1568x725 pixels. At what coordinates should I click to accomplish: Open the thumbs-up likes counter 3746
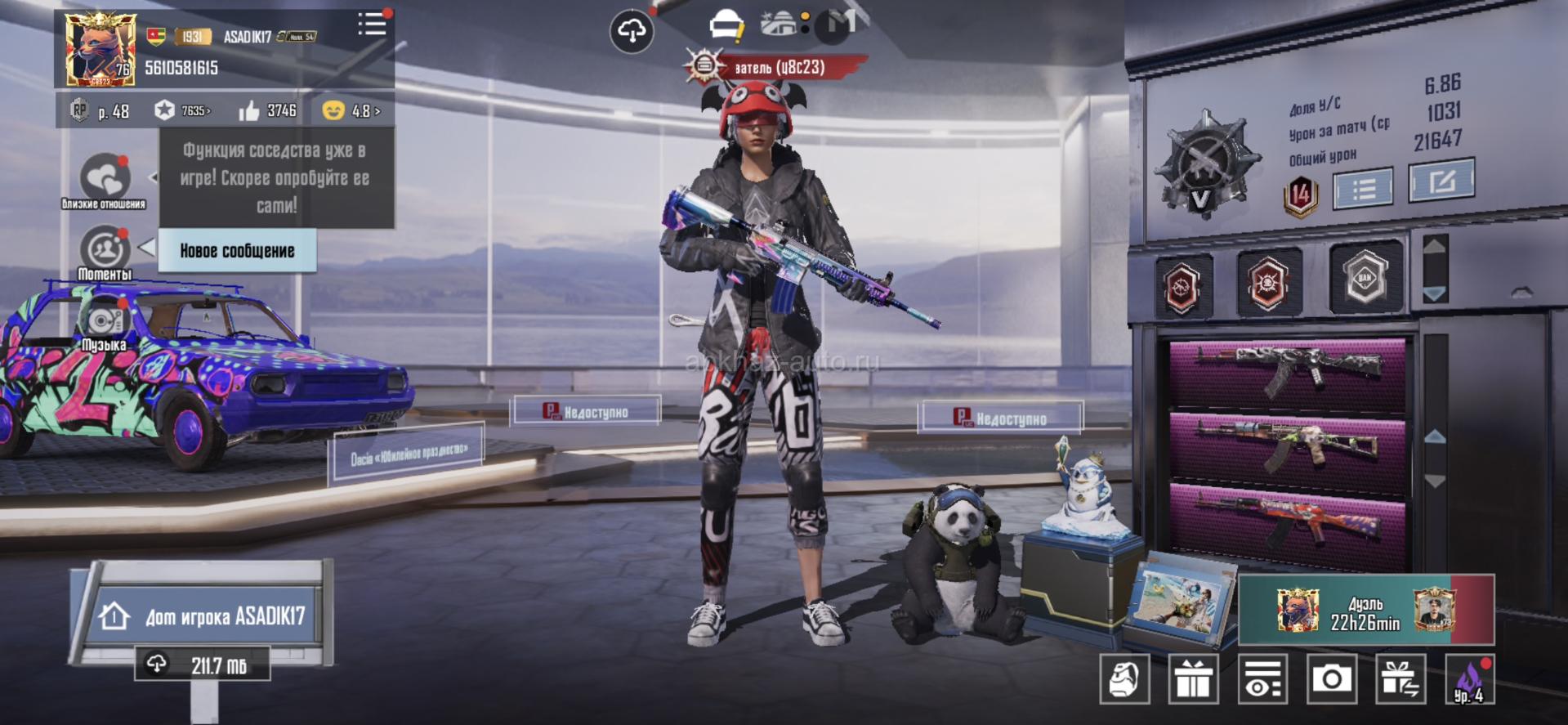pos(267,110)
